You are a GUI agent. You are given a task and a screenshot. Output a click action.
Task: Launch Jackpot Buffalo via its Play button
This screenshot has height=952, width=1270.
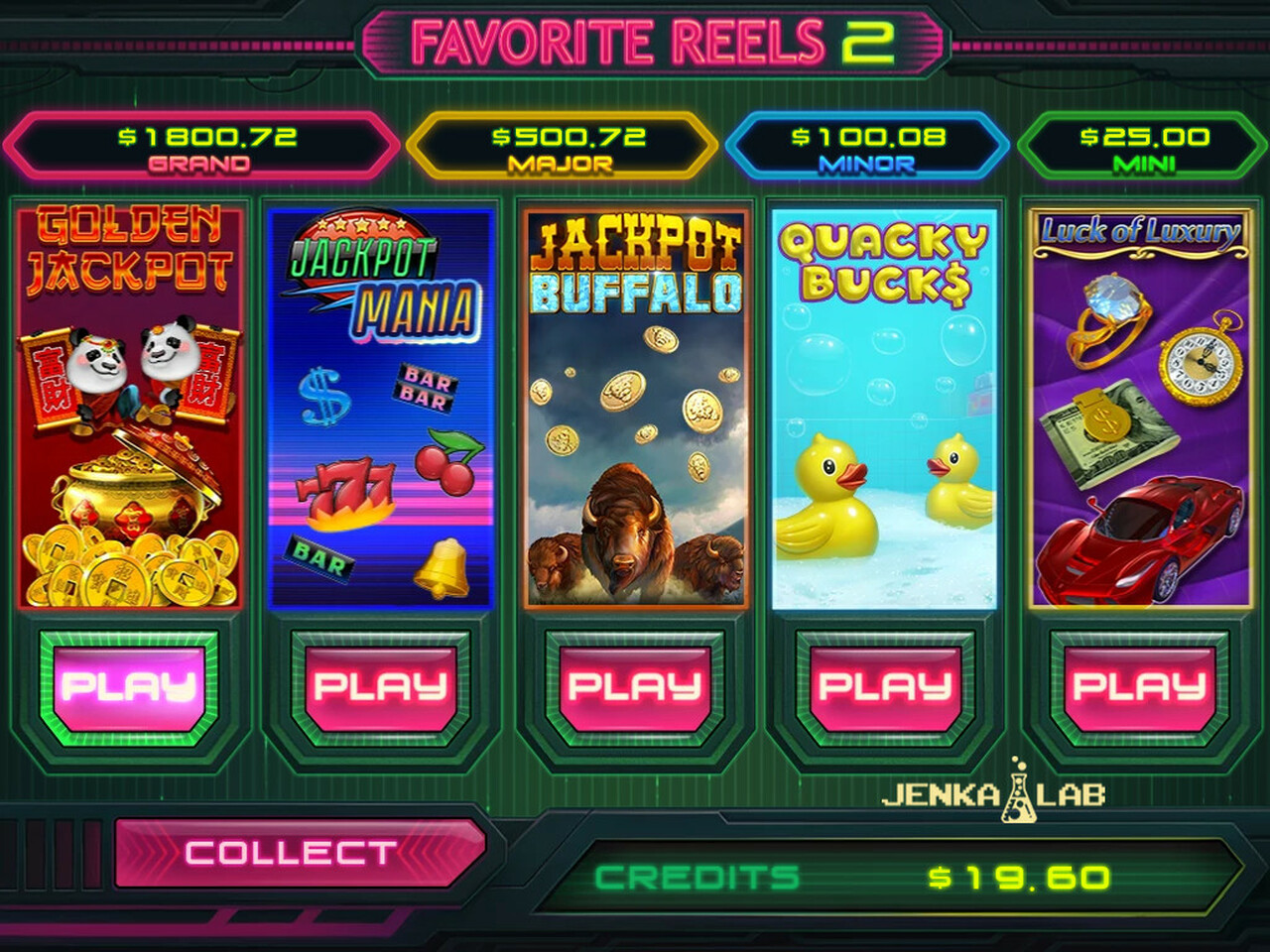pos(634,686)
